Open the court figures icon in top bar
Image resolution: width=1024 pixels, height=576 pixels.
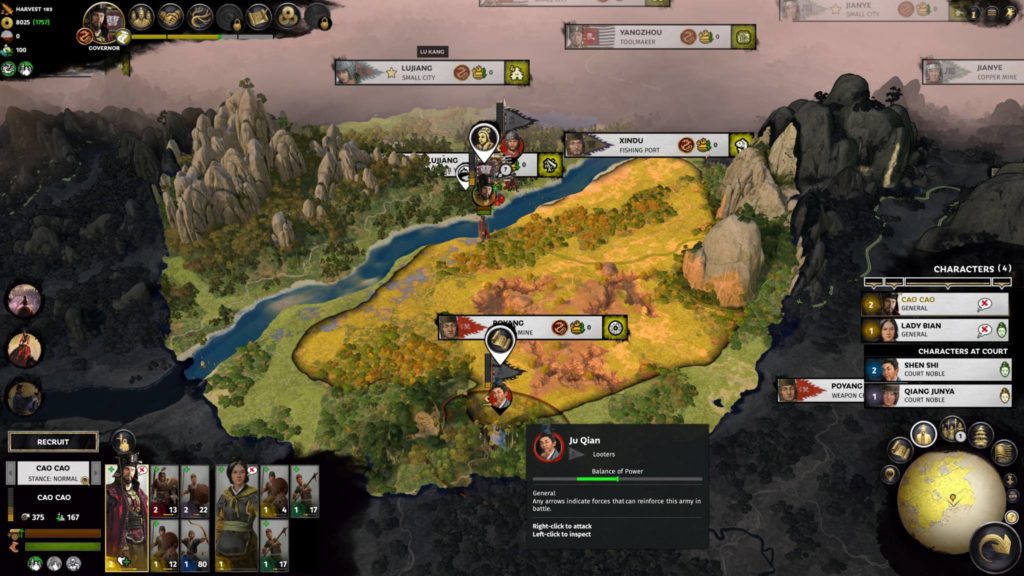pos(140,16)
